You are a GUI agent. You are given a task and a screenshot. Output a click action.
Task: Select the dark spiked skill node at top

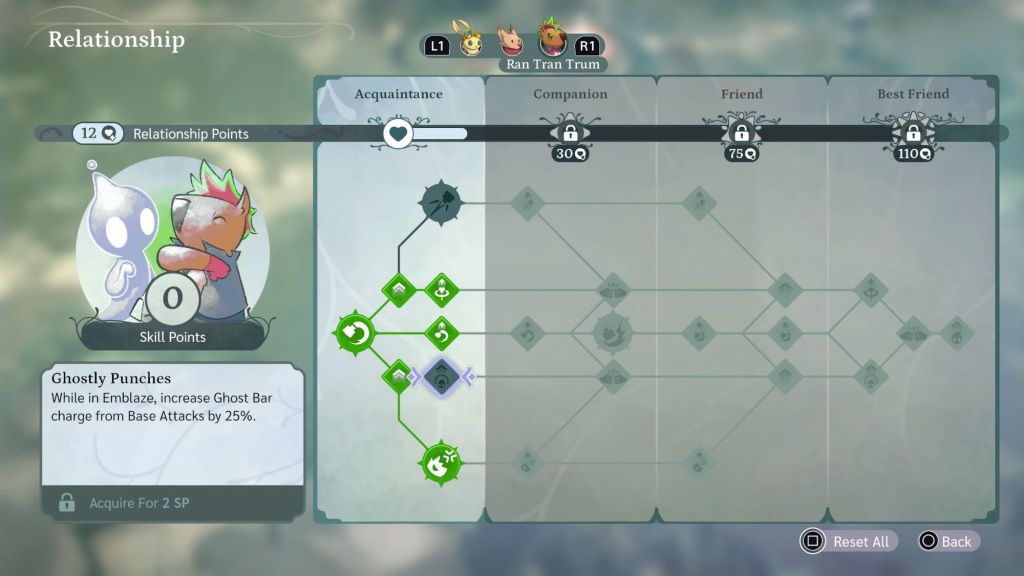(441, 203)
